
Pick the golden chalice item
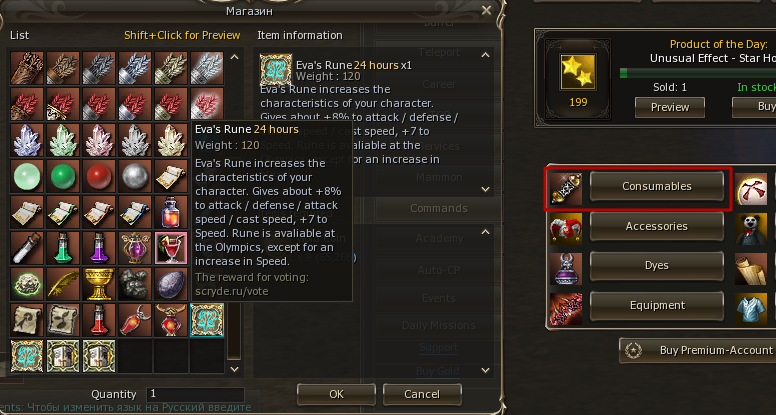(x=99, y=283)
